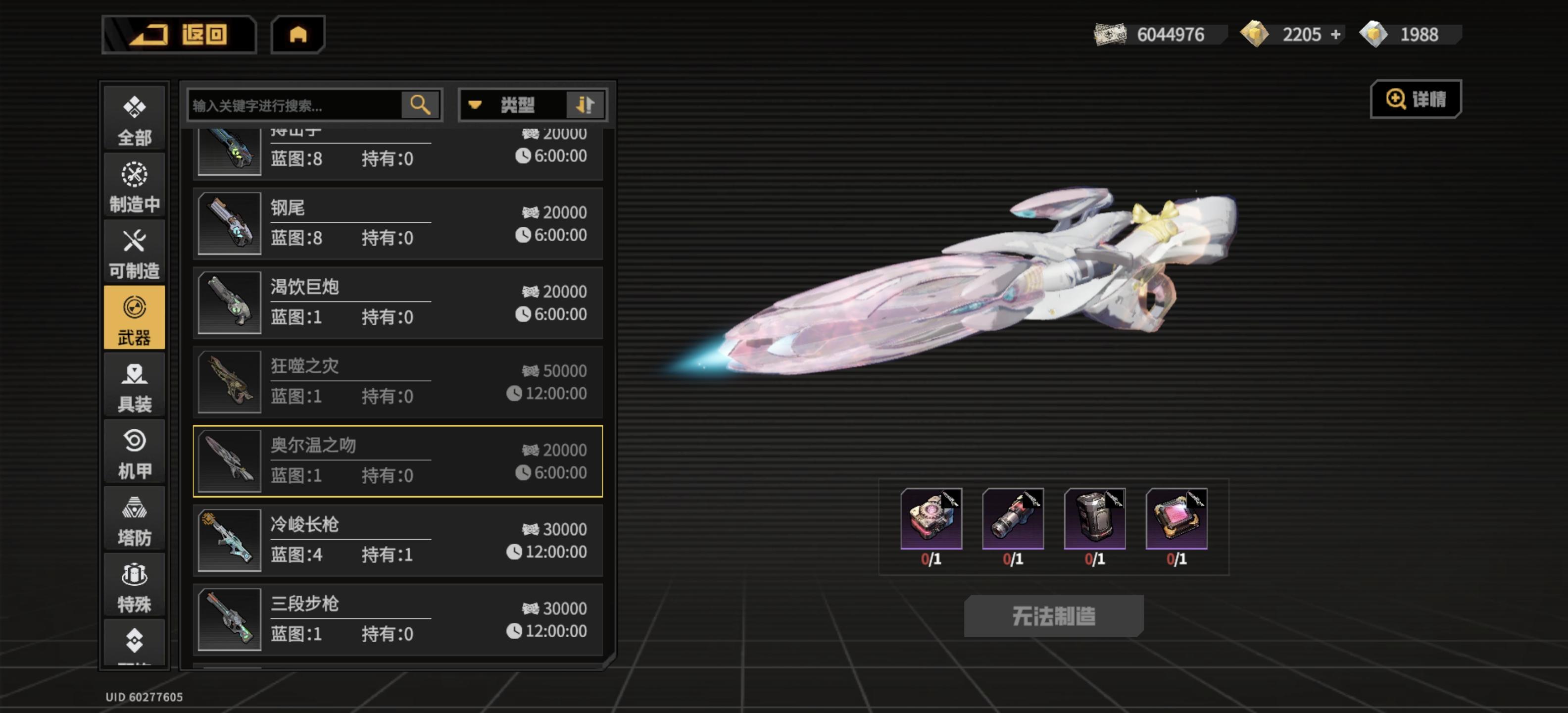This screenshot has height=713, width=1568.
Task: Open the 特殊 special tab
Action: tap(135, 586)
